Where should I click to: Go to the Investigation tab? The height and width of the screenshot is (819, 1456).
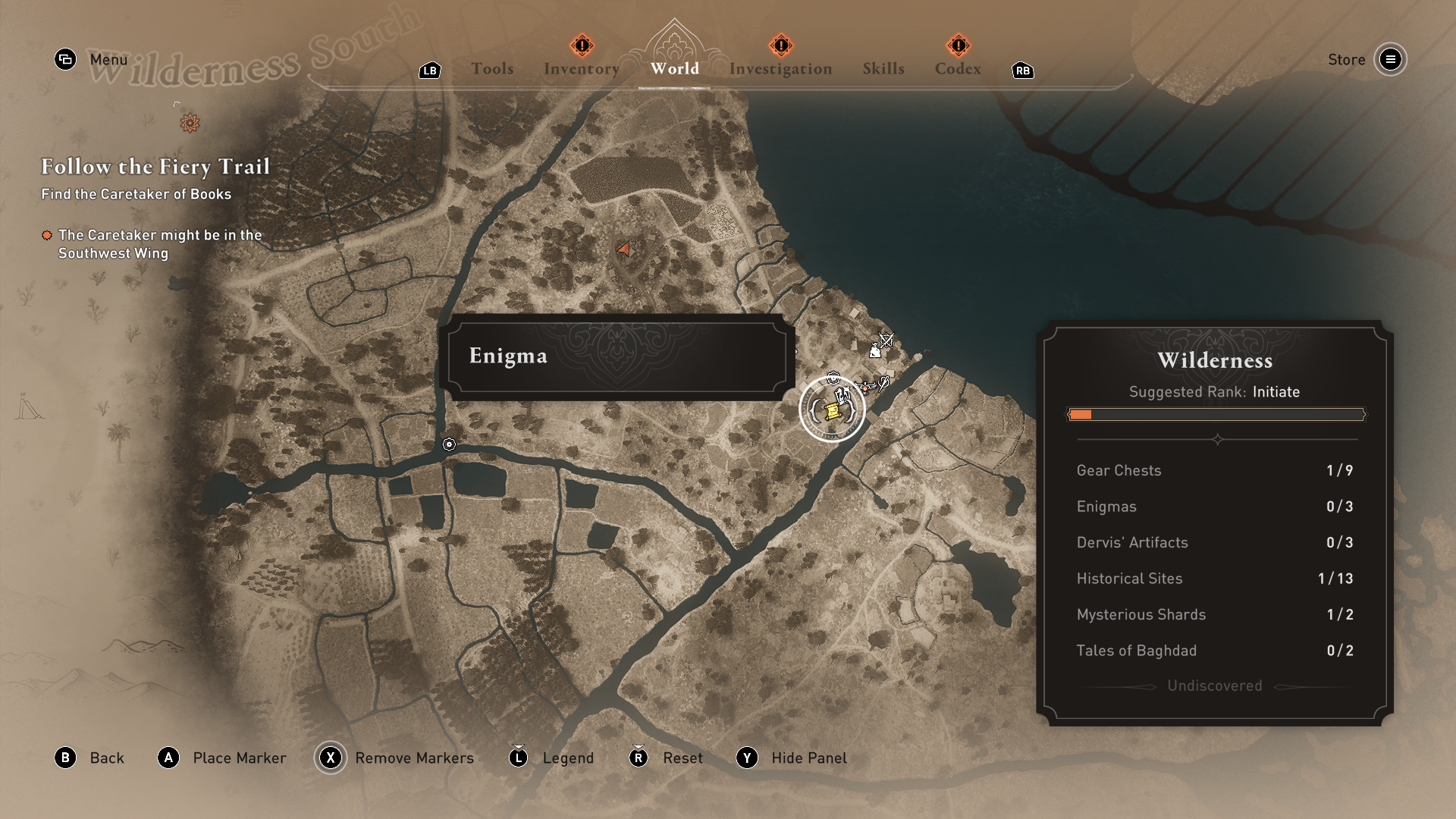coord(780,69)
